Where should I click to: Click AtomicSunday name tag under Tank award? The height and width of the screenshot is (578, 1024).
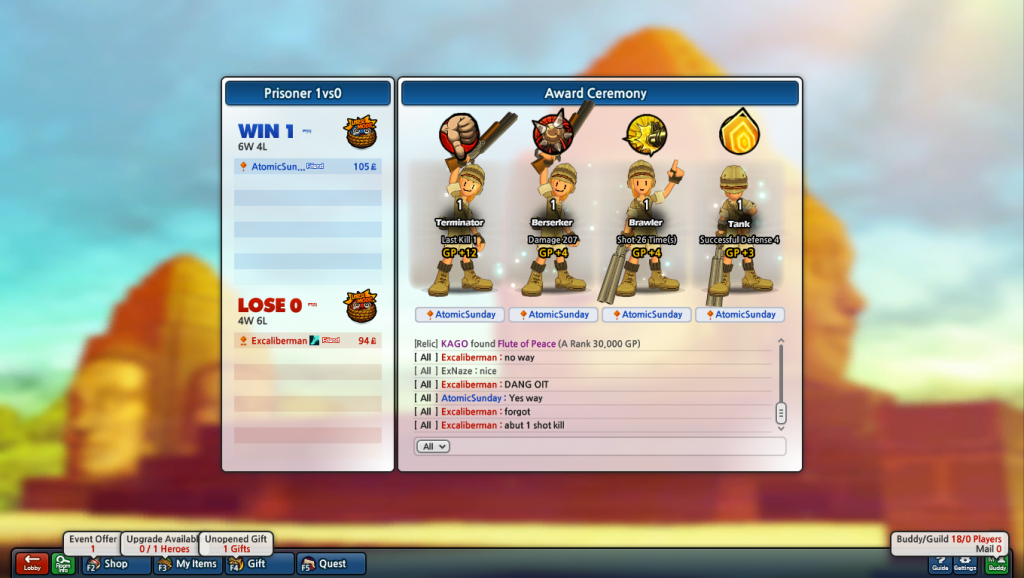(x=741, y=314)
